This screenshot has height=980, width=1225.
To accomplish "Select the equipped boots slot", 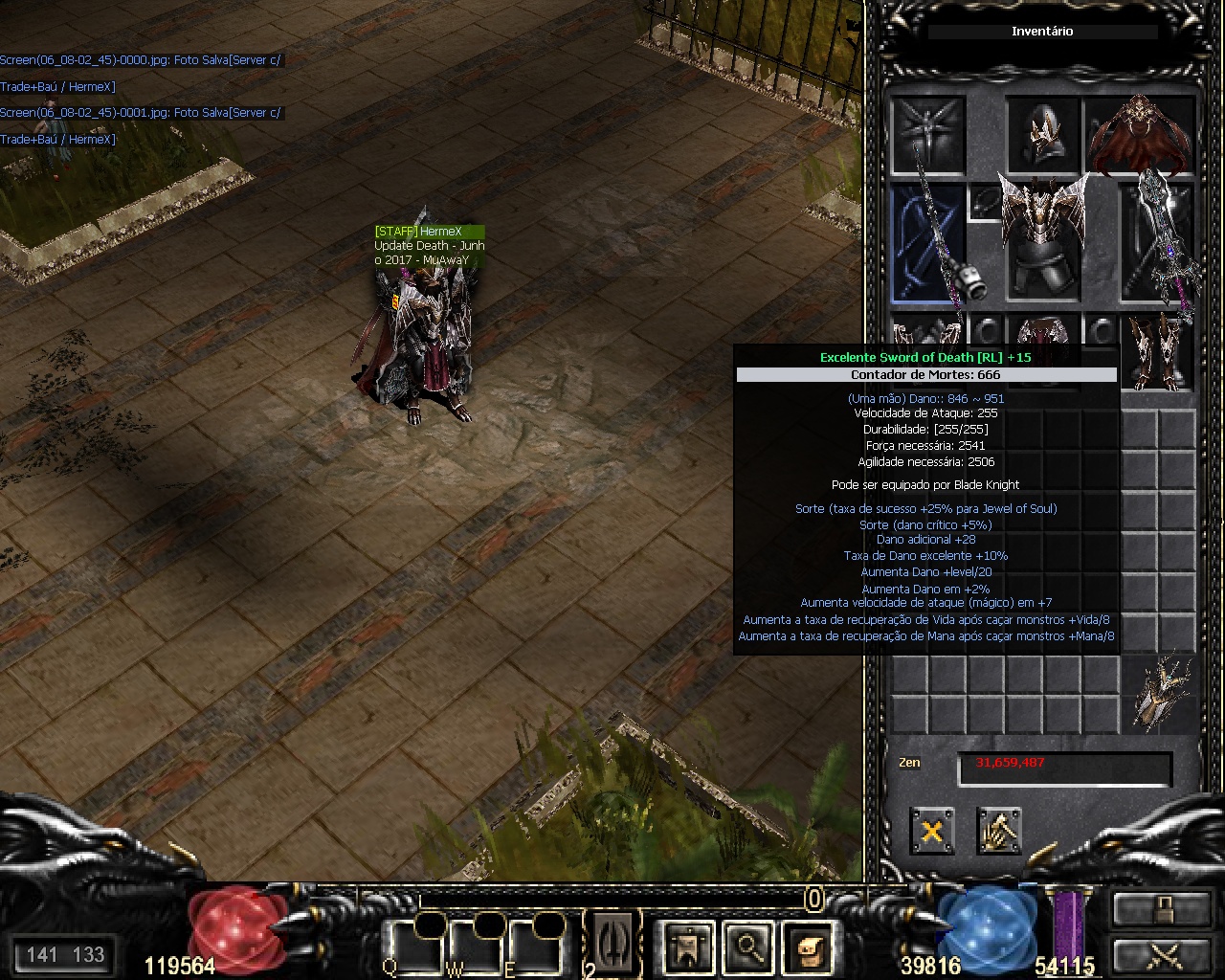I will 1159,350.
